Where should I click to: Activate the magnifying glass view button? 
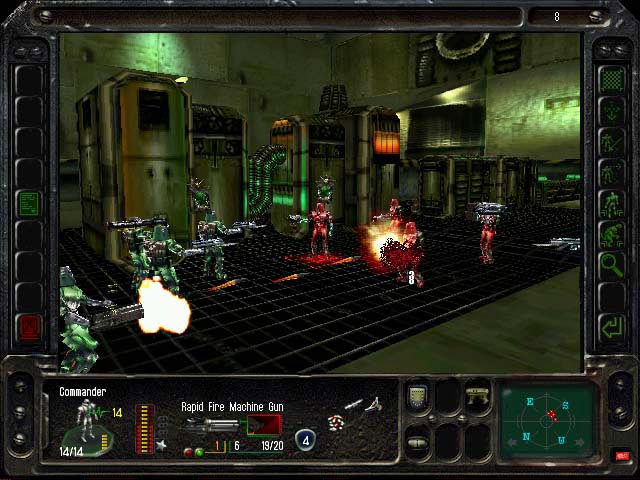[x=610, y=265]
